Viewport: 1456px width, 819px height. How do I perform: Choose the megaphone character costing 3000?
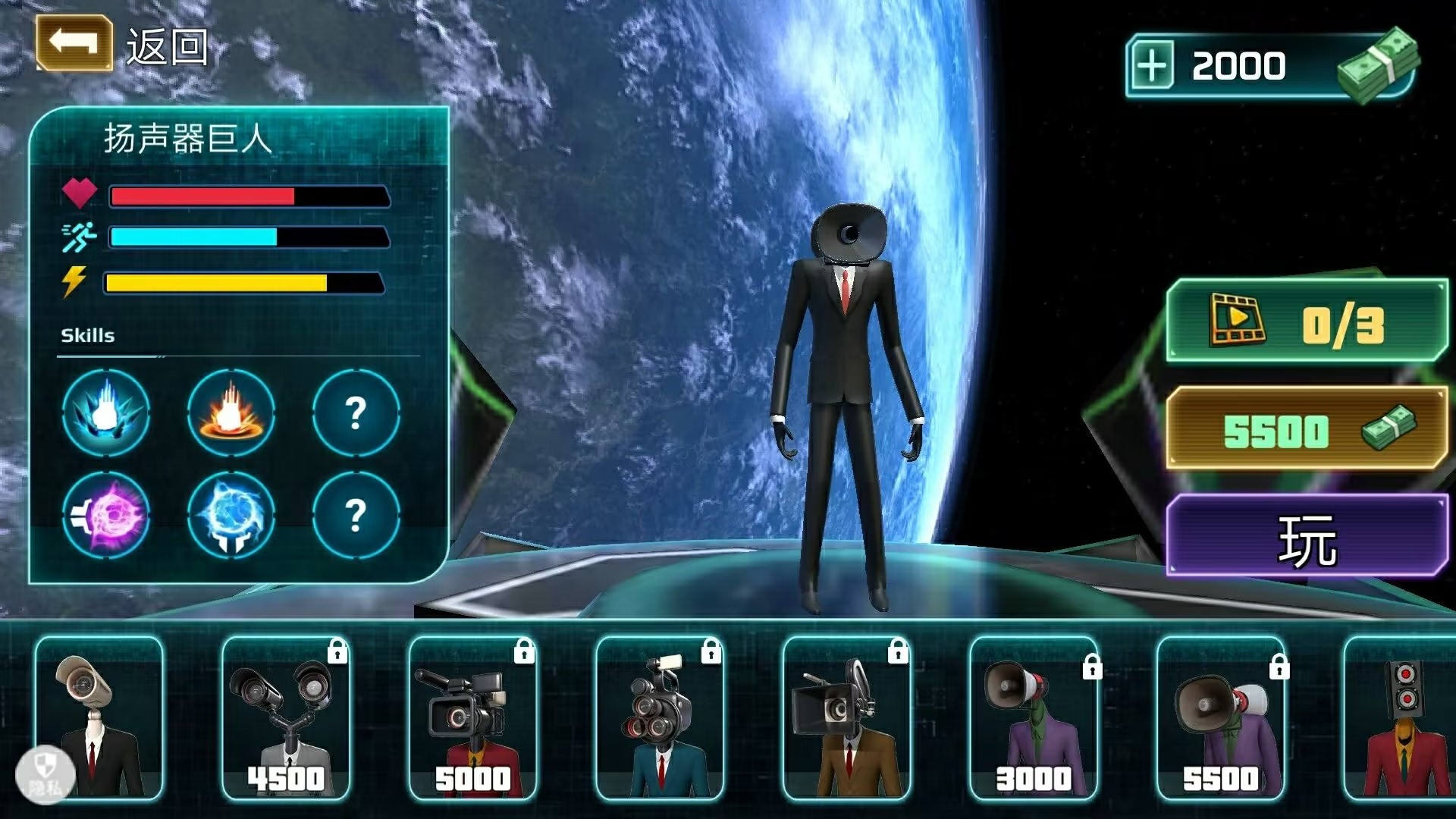(x=1034, y=717)
